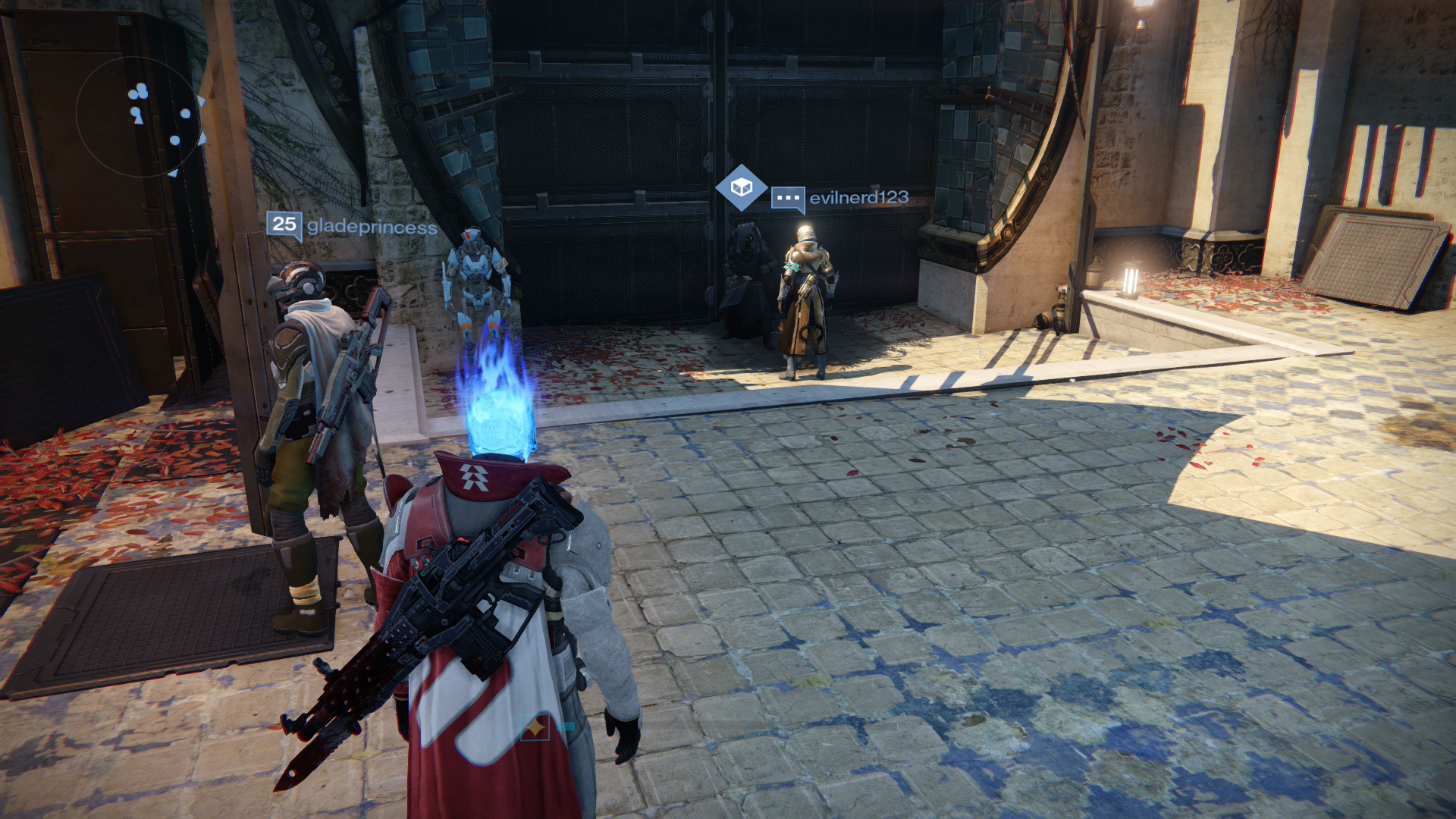This screenshot has width=1456, height=819.
Task: Click the speech bubble icon beside evilnerd123
Action: tap(789, 199)
